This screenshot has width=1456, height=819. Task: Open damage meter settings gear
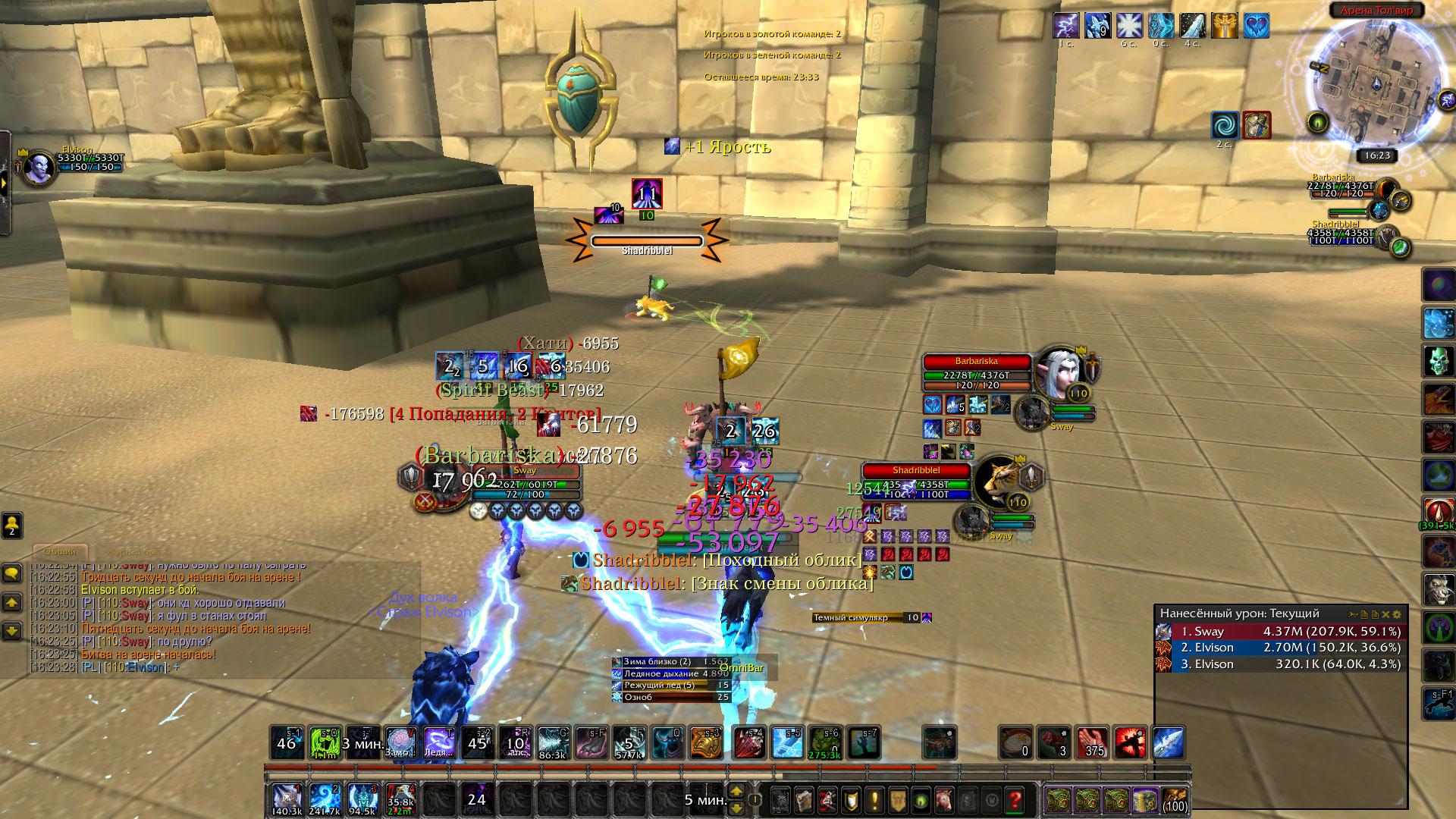coord(1397,614)
